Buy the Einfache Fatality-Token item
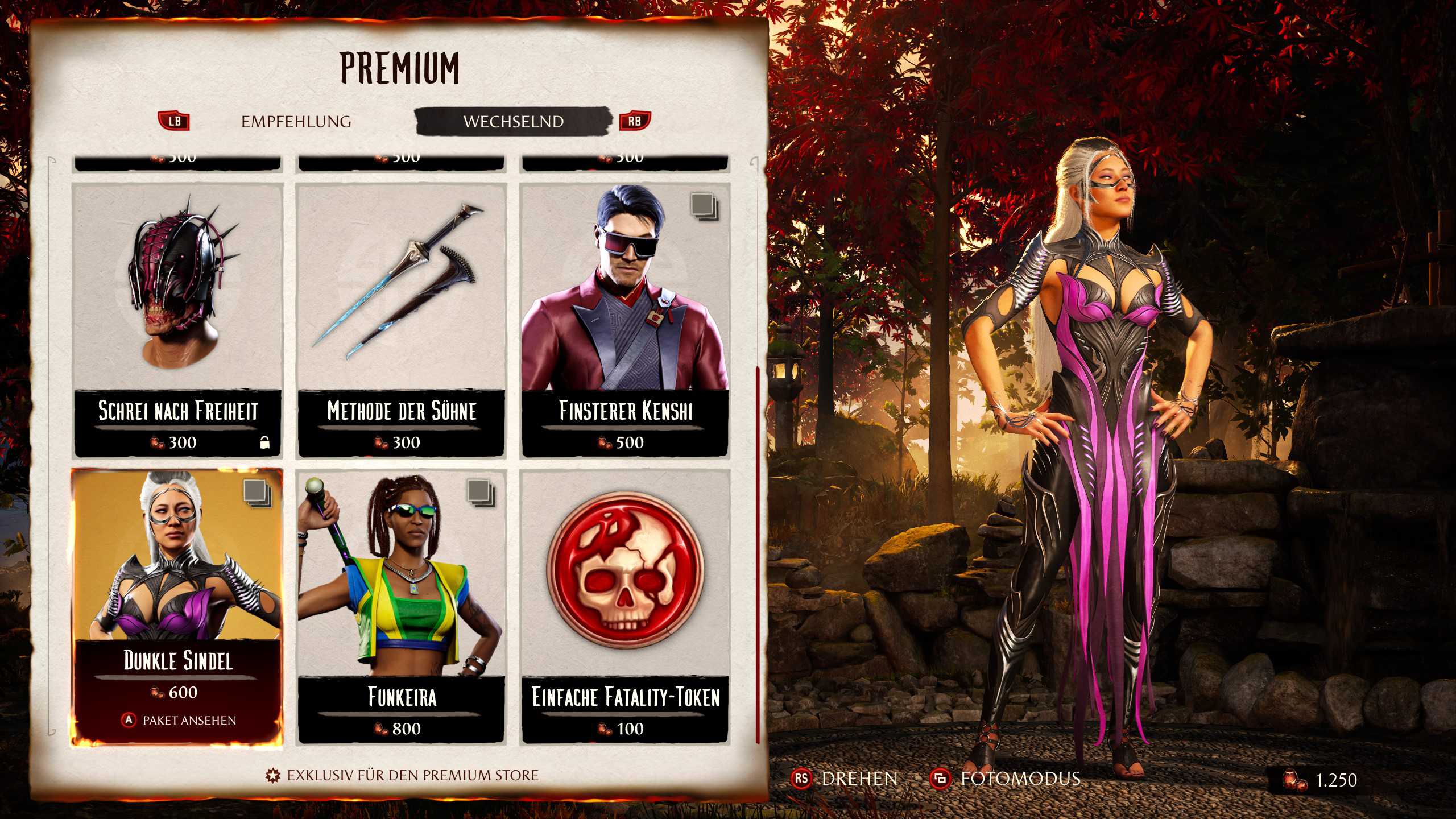 coord(625,607)
